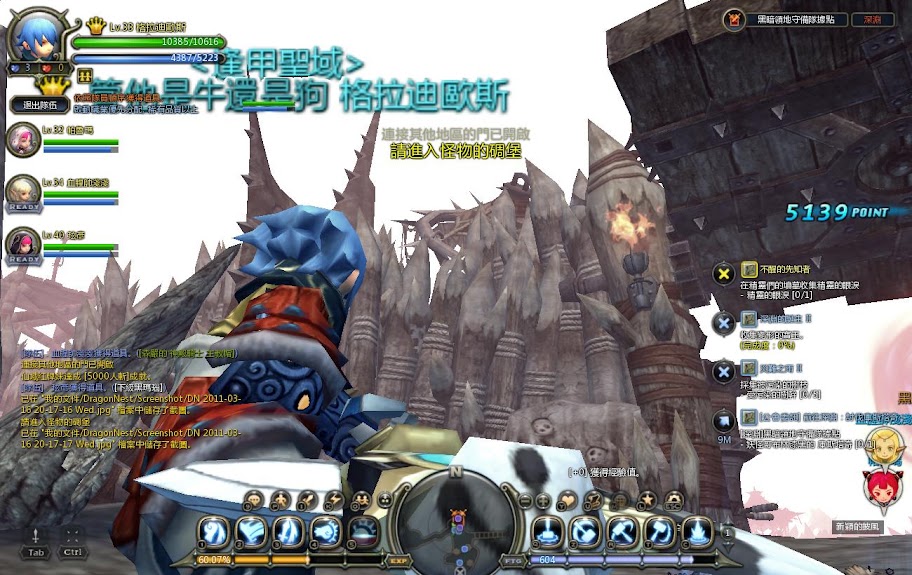Open the star icon menu button

(x=647, y=499)
